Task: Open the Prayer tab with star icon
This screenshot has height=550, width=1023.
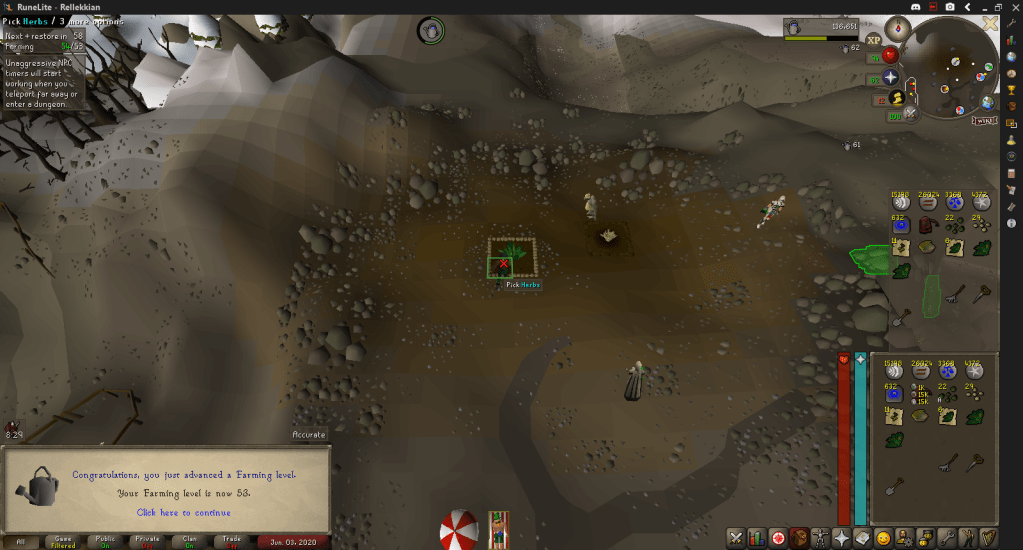Action: pos(841,538)
